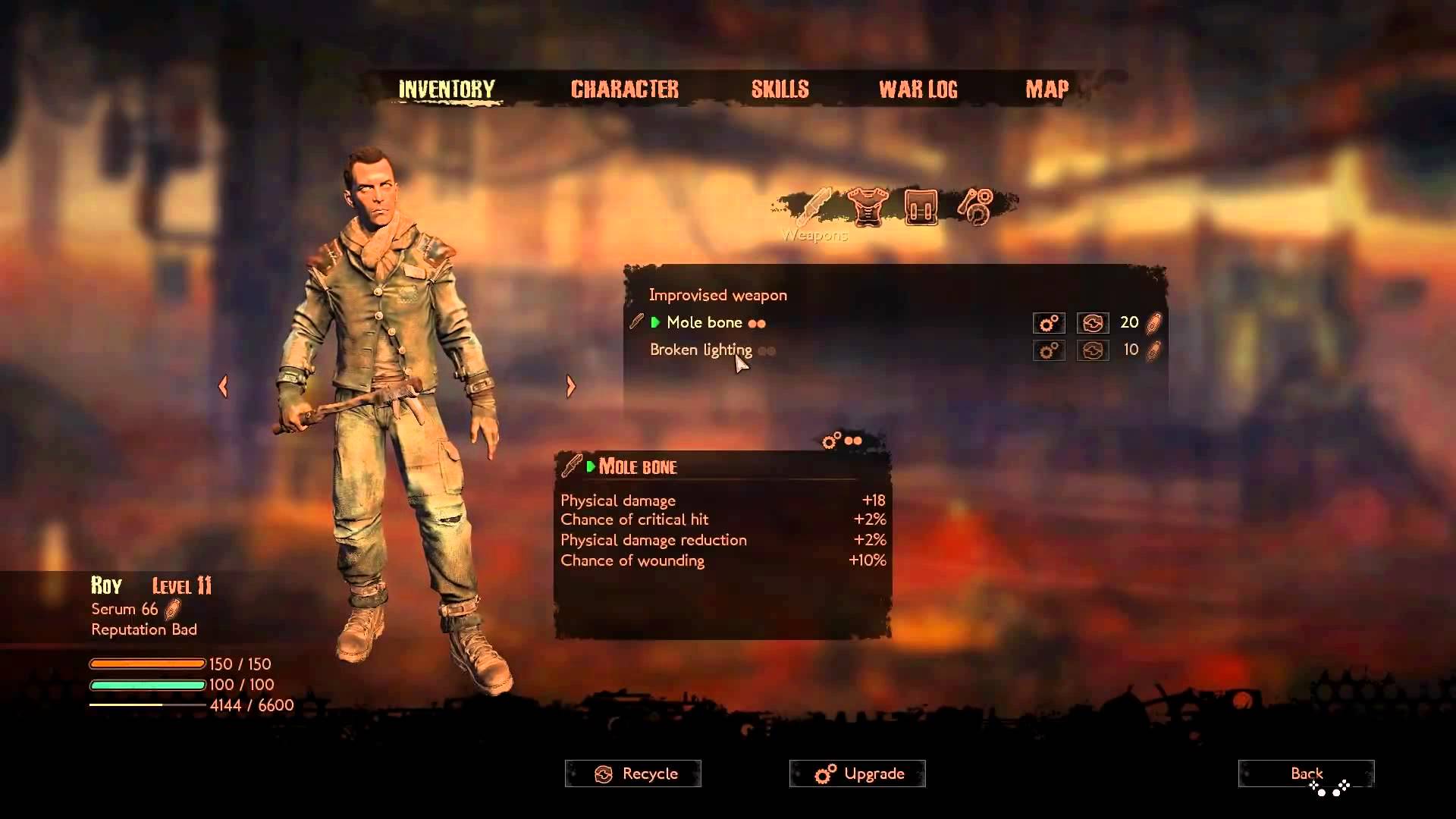Open the trousers category icon
Image resolution: width=1456 pixels, height=819 pixels.
pyautogui.click(x=921, y=206)
